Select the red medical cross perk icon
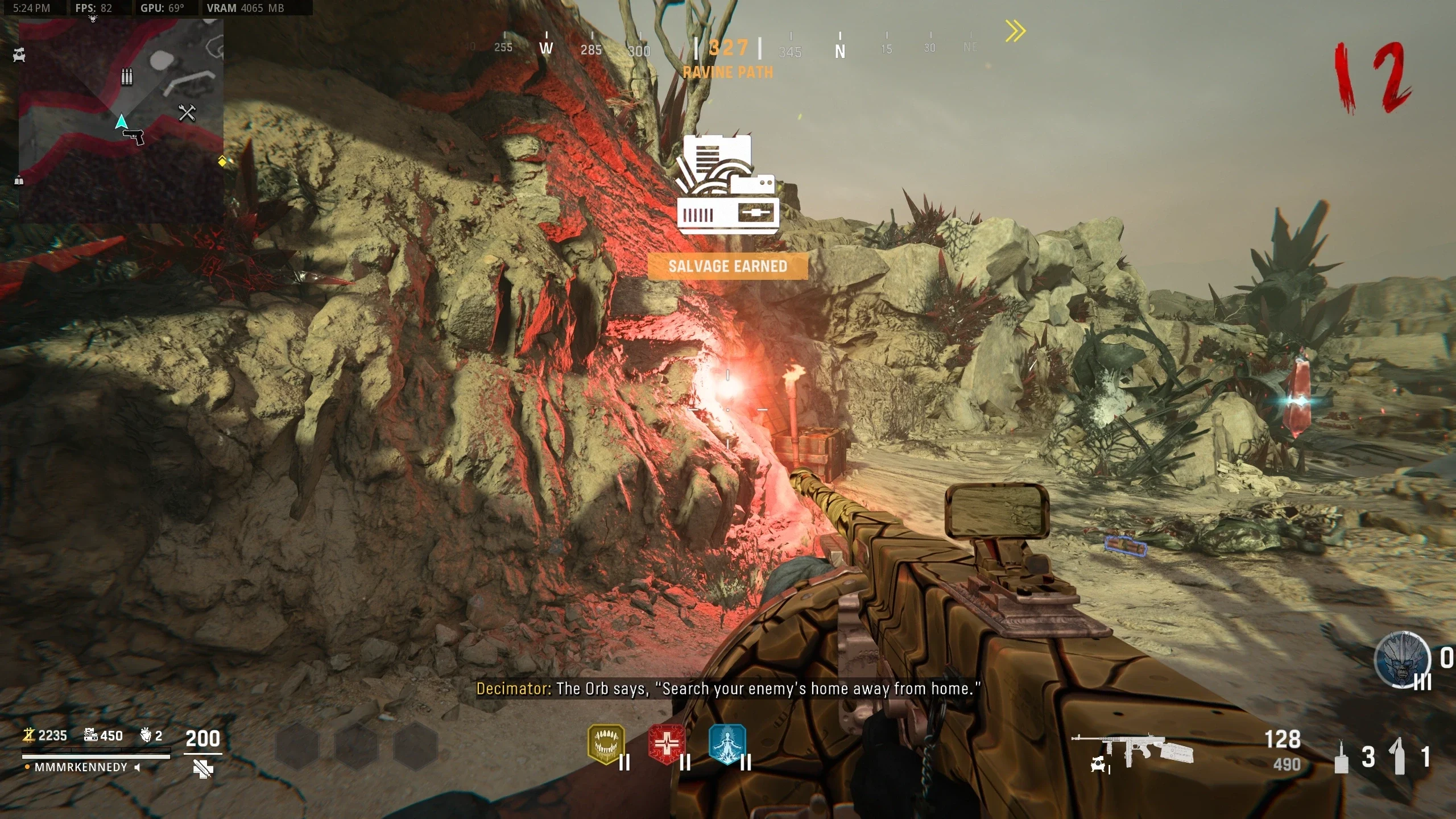Viewport: 1456px width, 819px height. [667, 743]
